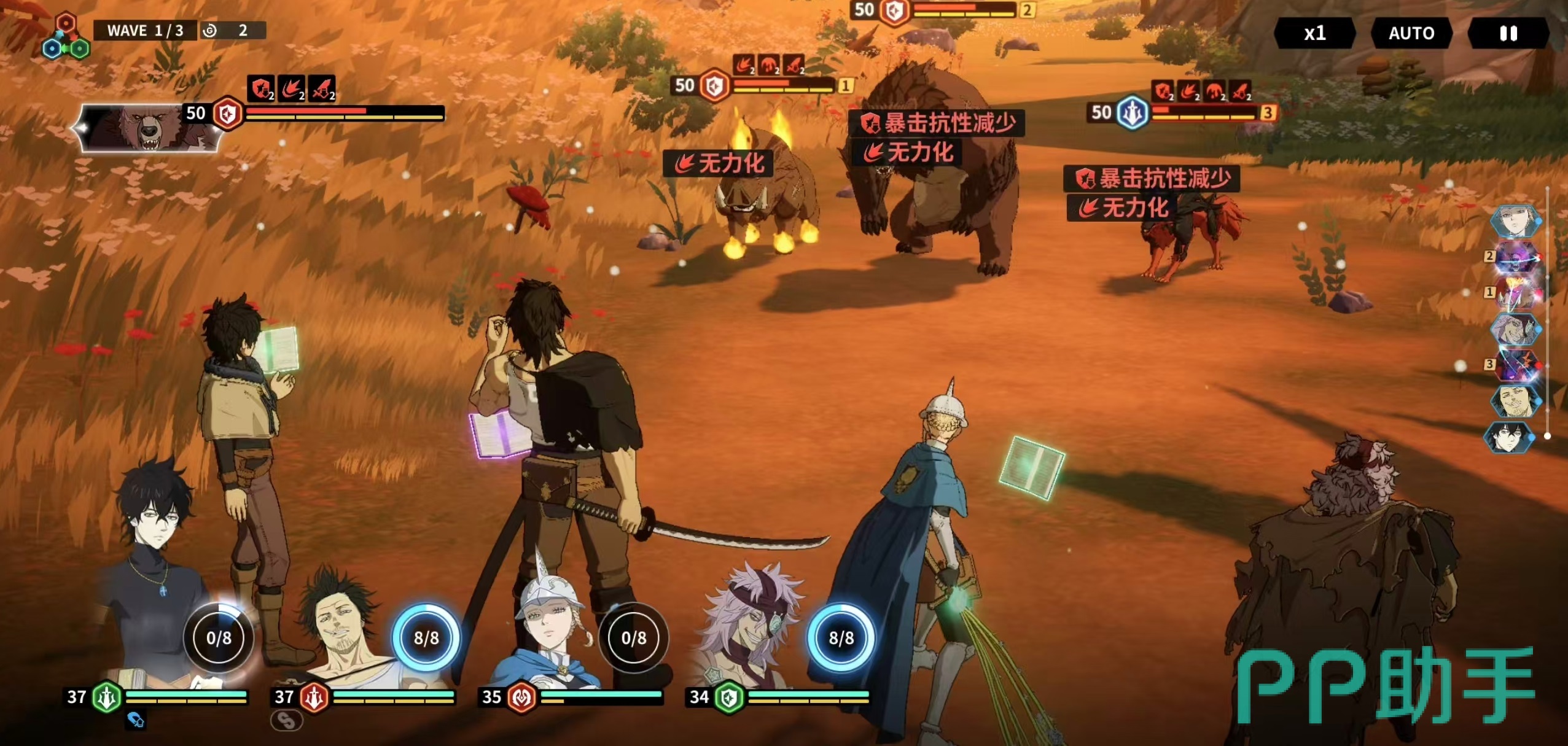This screenshot has width=1568, height=746.
Task: Tap the helmet knight's 0/8 skill gauge
Action: tap(633, 638)
